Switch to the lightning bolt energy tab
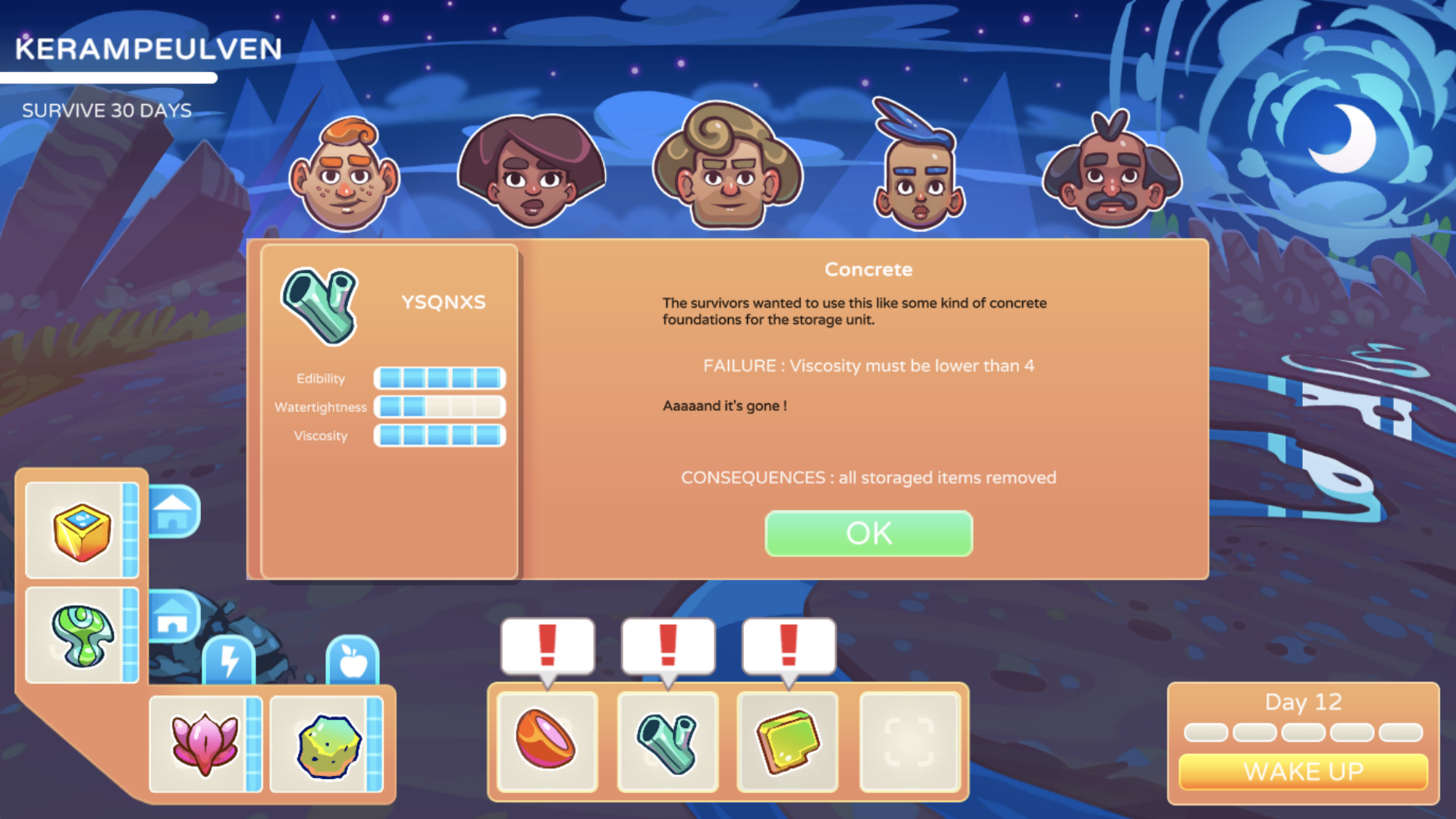The width and height of the screenshot is (1456, 819). pos(229,660)
